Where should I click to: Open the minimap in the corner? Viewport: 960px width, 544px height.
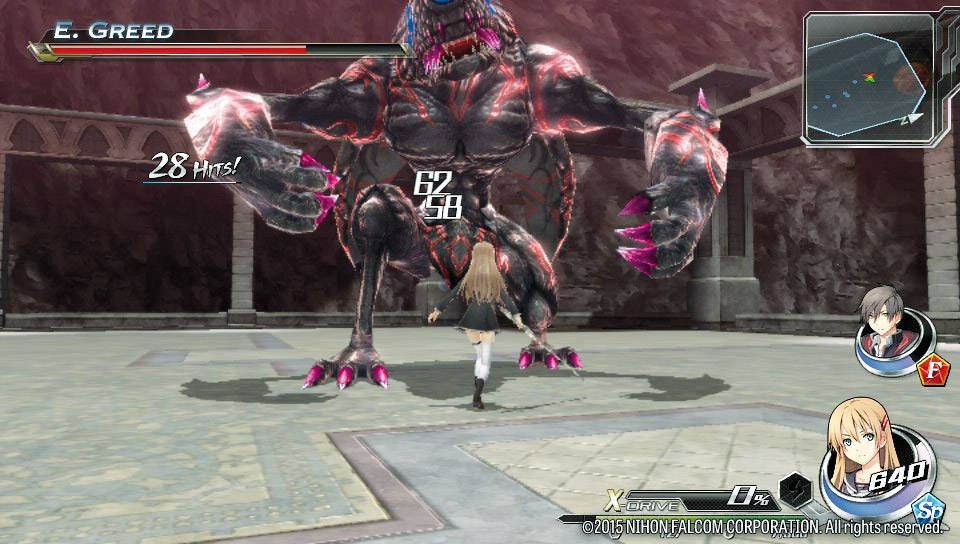click(867, 78)
